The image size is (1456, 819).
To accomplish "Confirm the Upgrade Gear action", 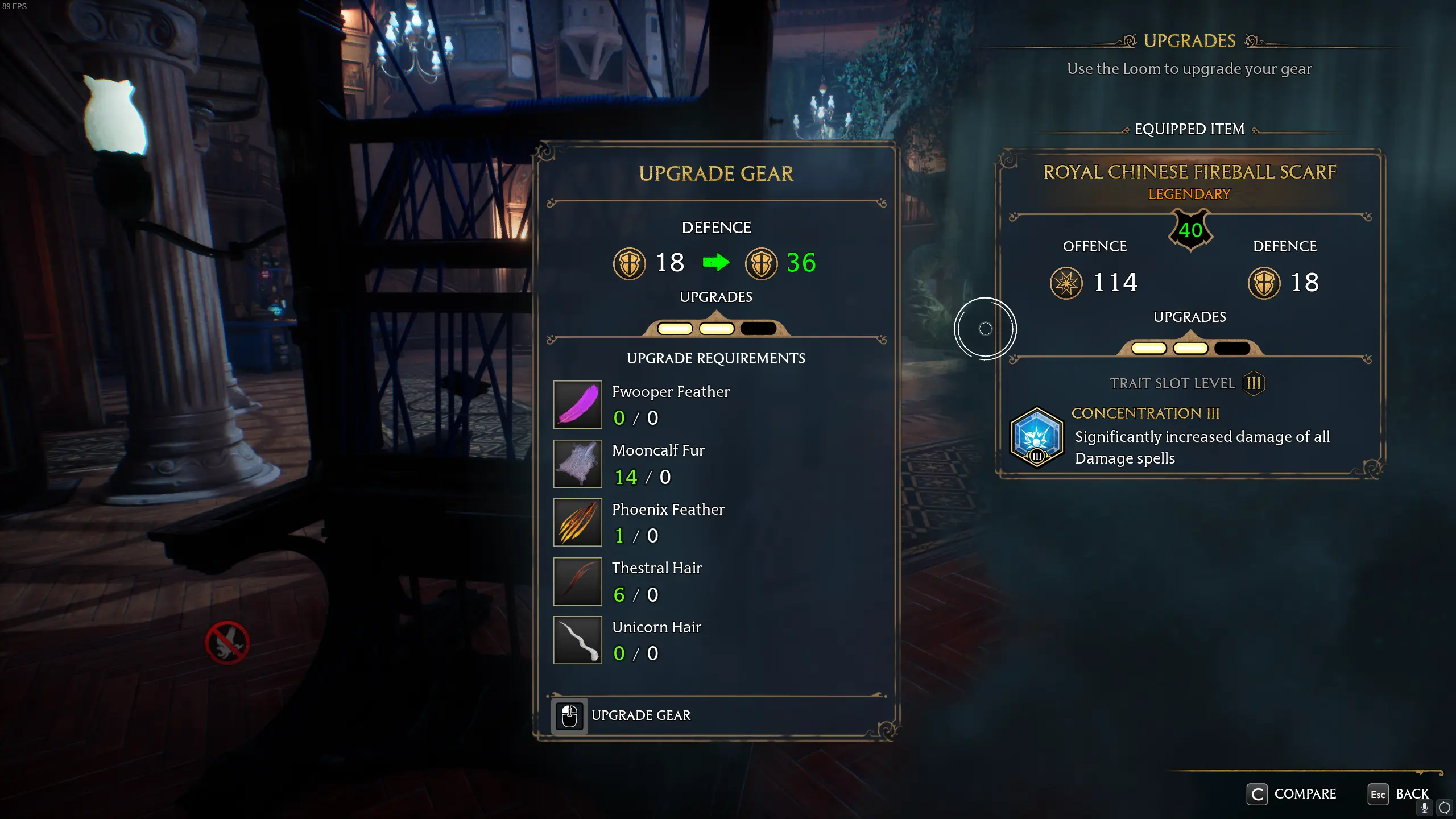I will click(623, 715).
